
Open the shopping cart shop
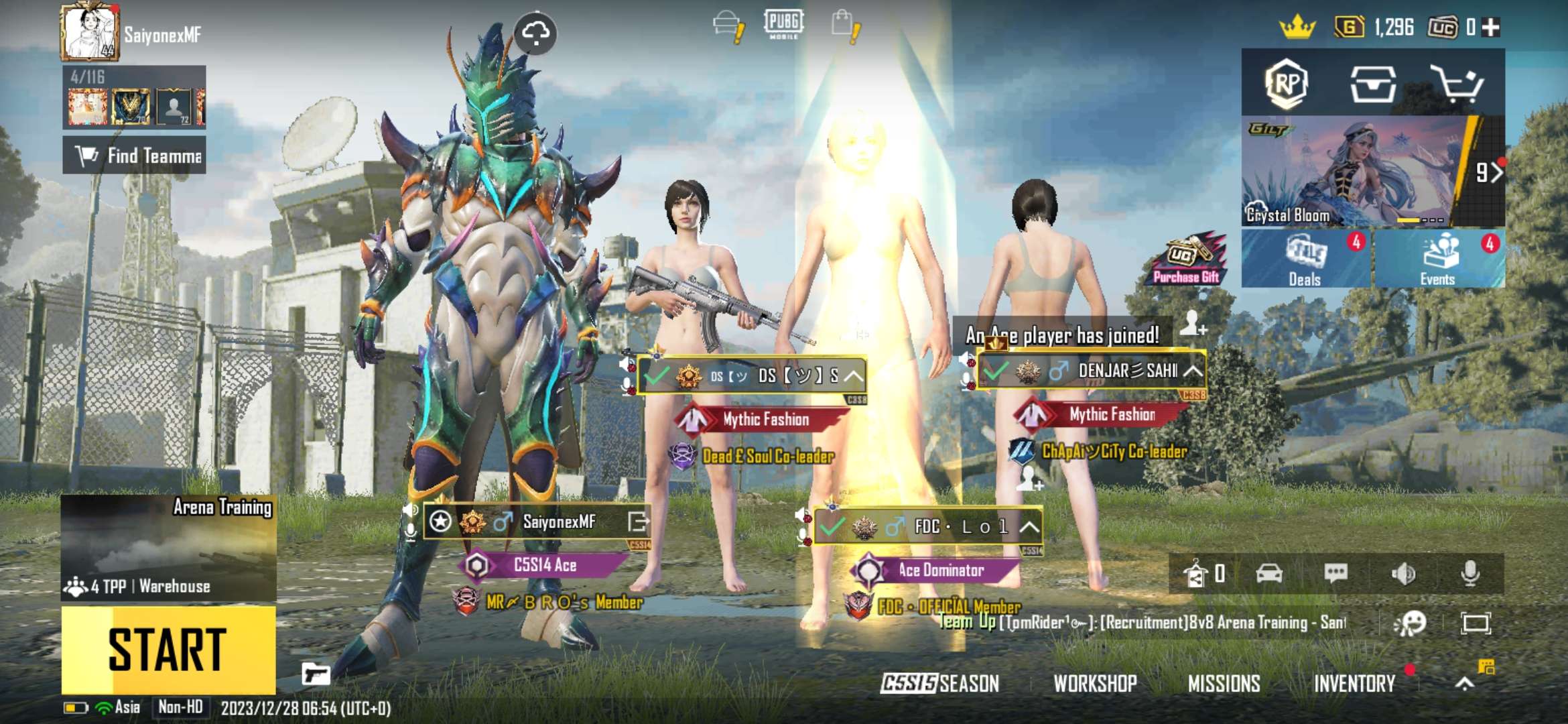pyautogui.click(x=1456, y=84)
